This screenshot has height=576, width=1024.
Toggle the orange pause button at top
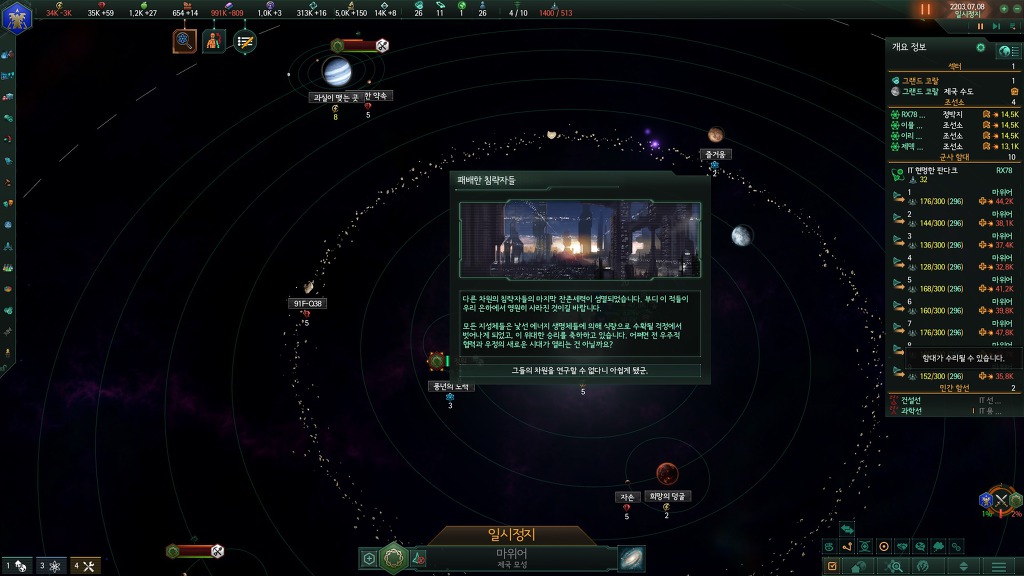coord(925,9)
